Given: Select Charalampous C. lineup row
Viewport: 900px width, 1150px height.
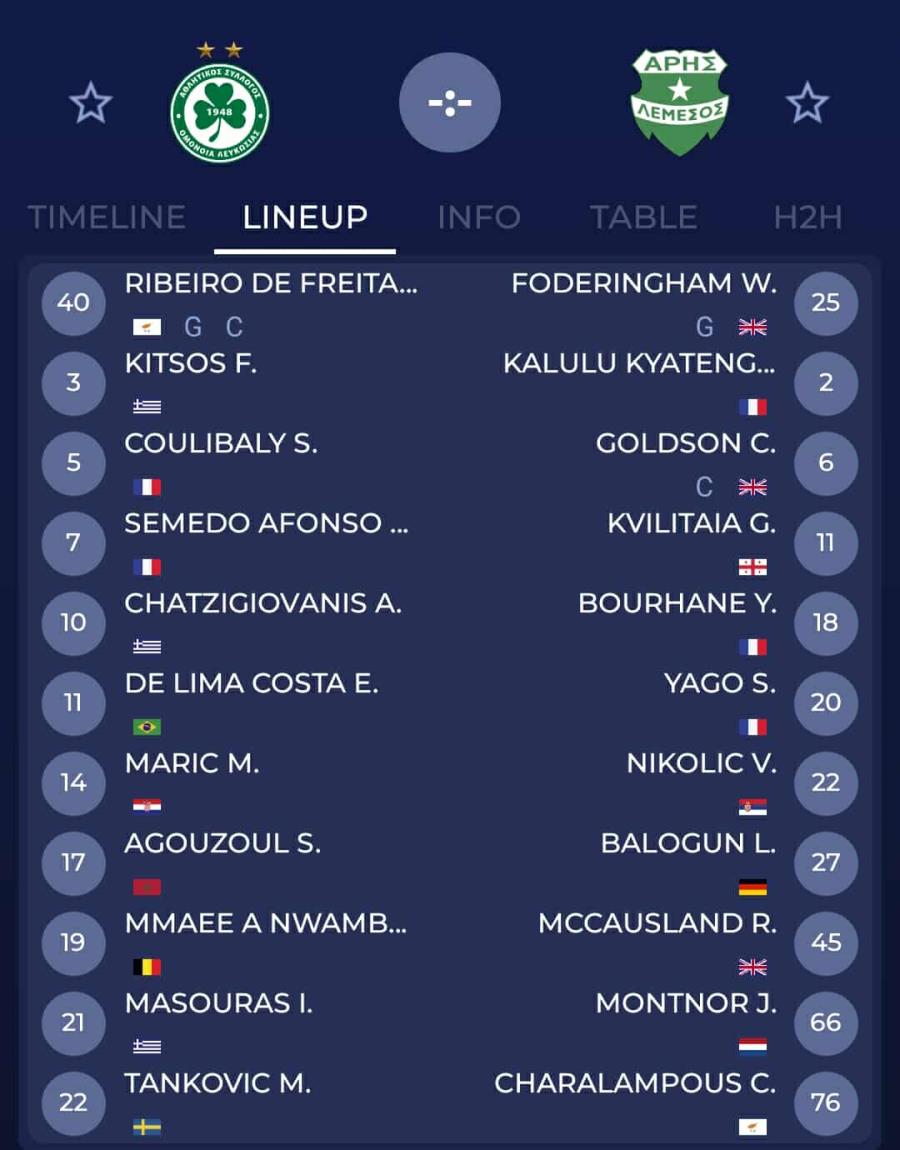Looking at the screenshot, I should (635, 1084).
